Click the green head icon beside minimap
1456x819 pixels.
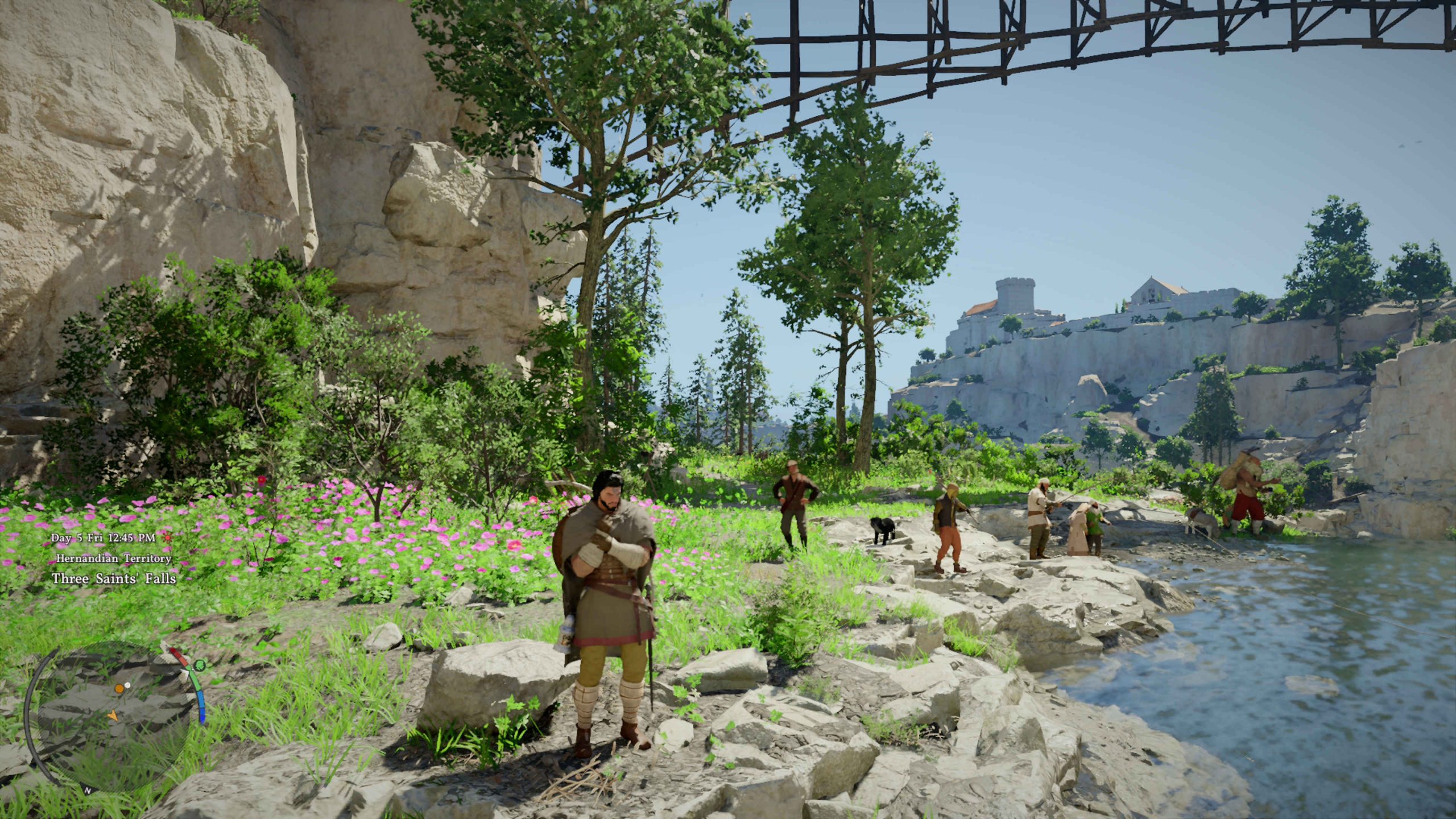point(199,664)
